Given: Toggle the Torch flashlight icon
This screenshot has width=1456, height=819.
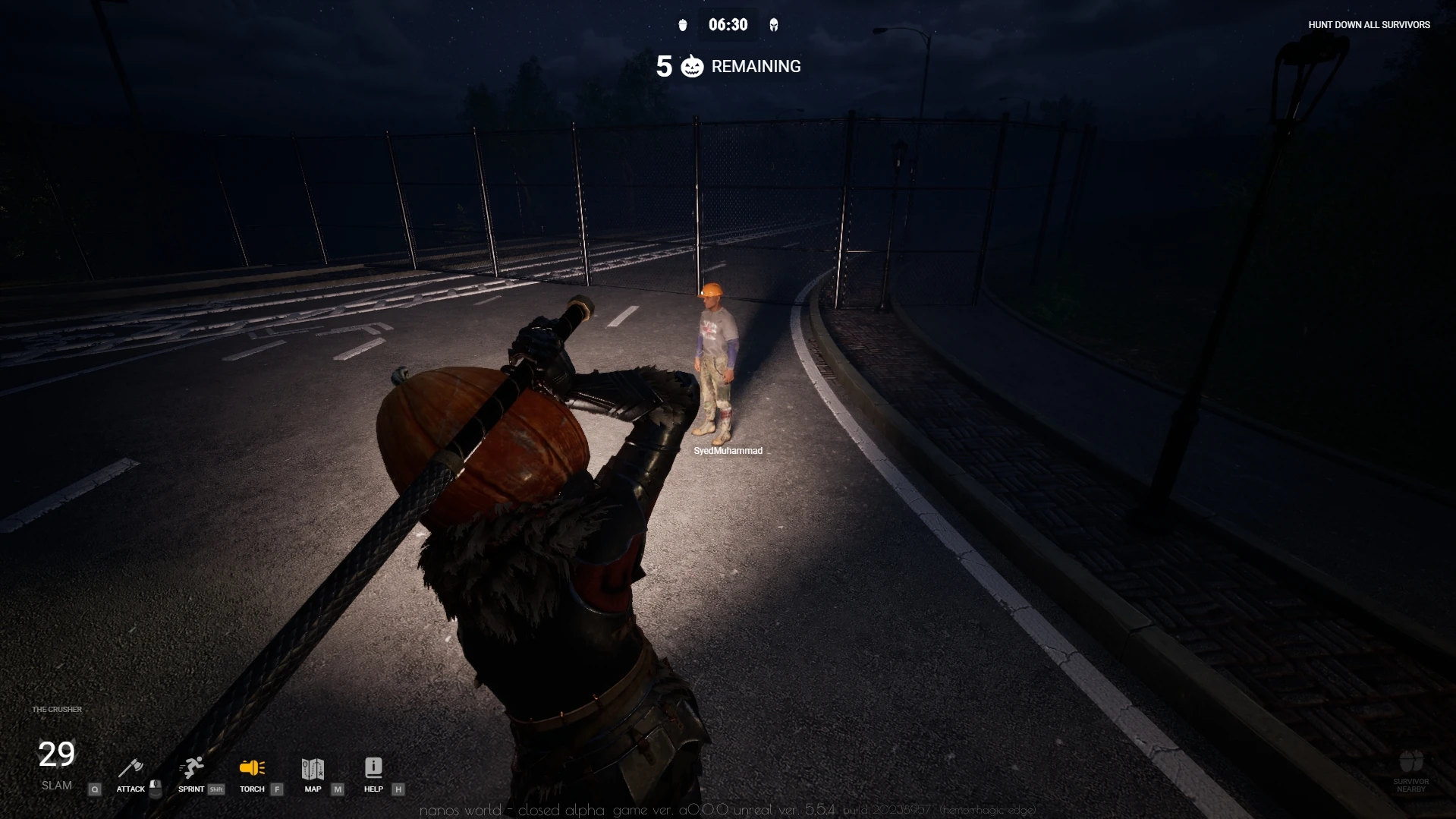Looking at the screenshot, I should 252,768.
